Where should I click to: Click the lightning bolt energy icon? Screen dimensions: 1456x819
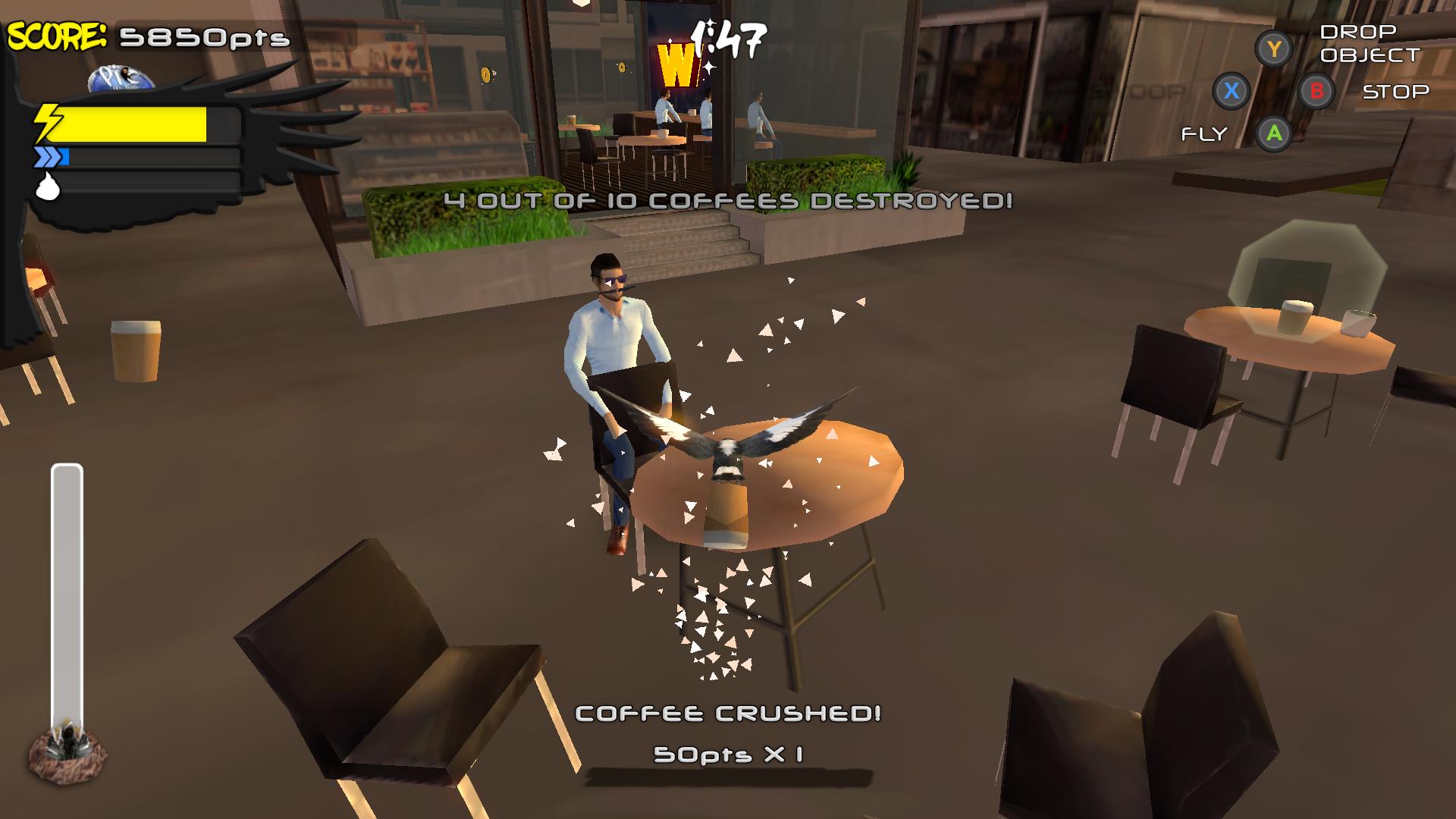click(48, 121)
